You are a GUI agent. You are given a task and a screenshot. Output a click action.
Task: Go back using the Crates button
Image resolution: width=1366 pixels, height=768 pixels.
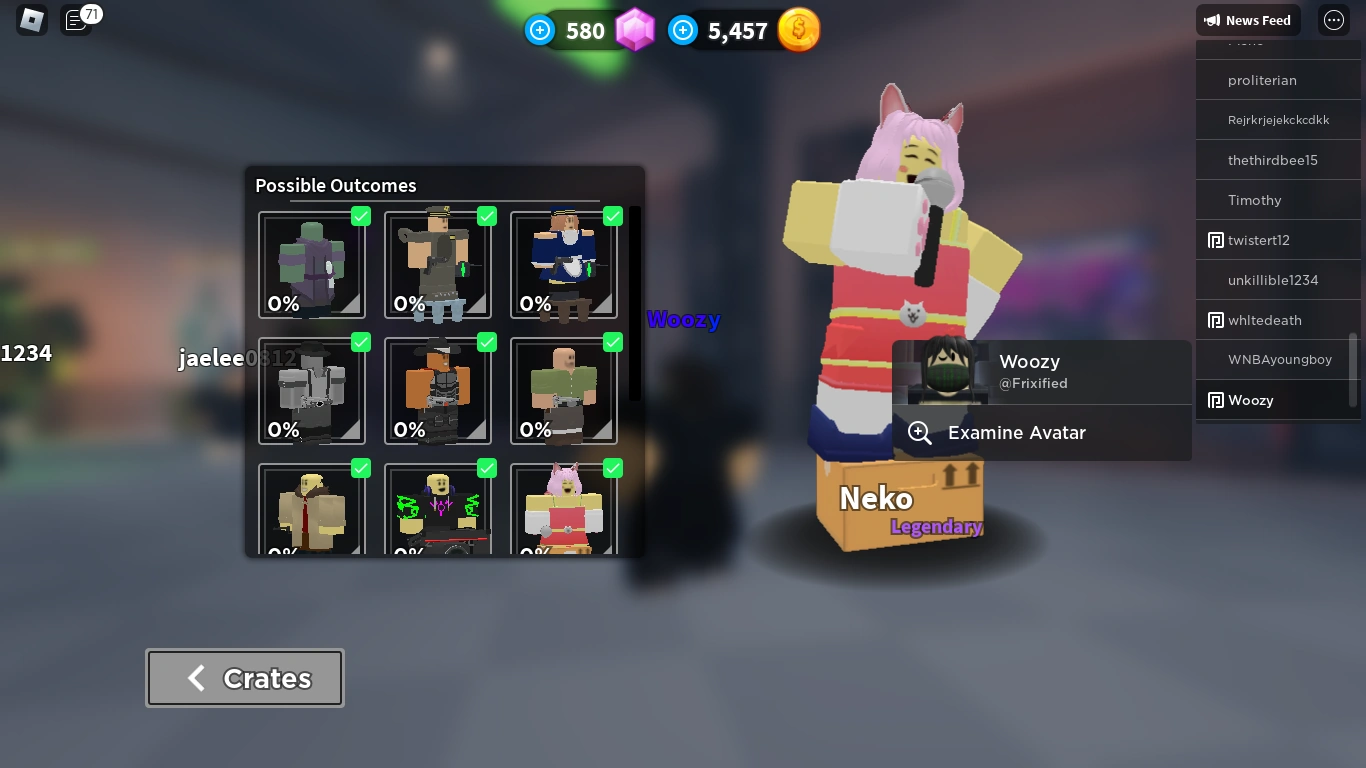[x=245, y=678]
